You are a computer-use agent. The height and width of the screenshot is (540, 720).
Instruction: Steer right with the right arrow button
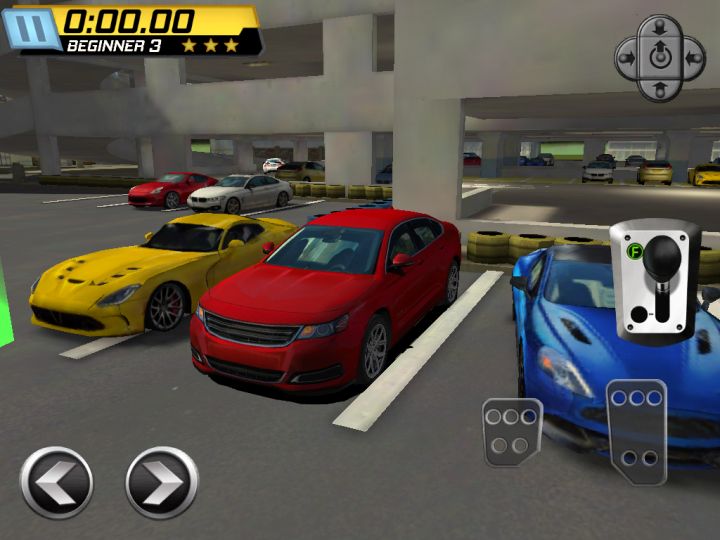[161, 482]
